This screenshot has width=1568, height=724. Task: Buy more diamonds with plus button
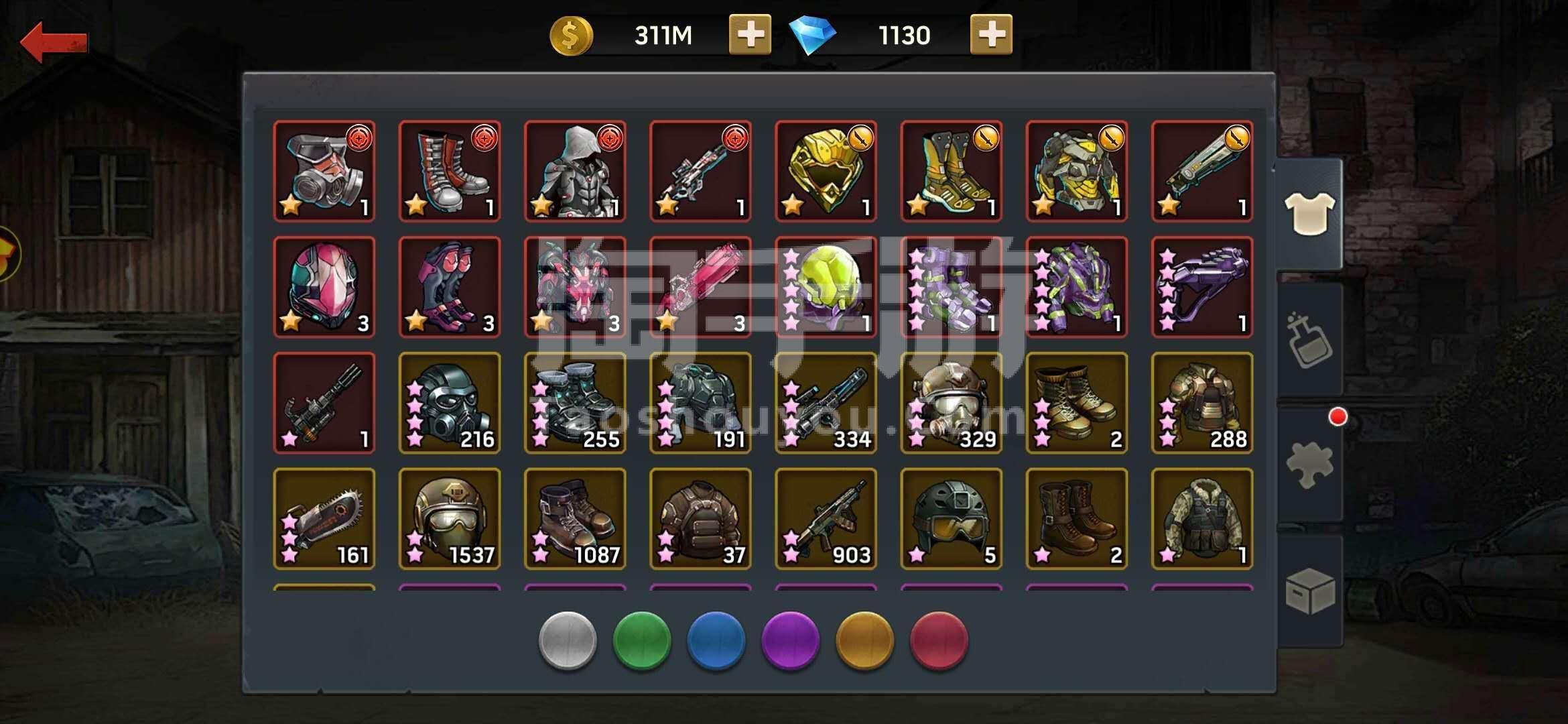[x=991, y=35]
